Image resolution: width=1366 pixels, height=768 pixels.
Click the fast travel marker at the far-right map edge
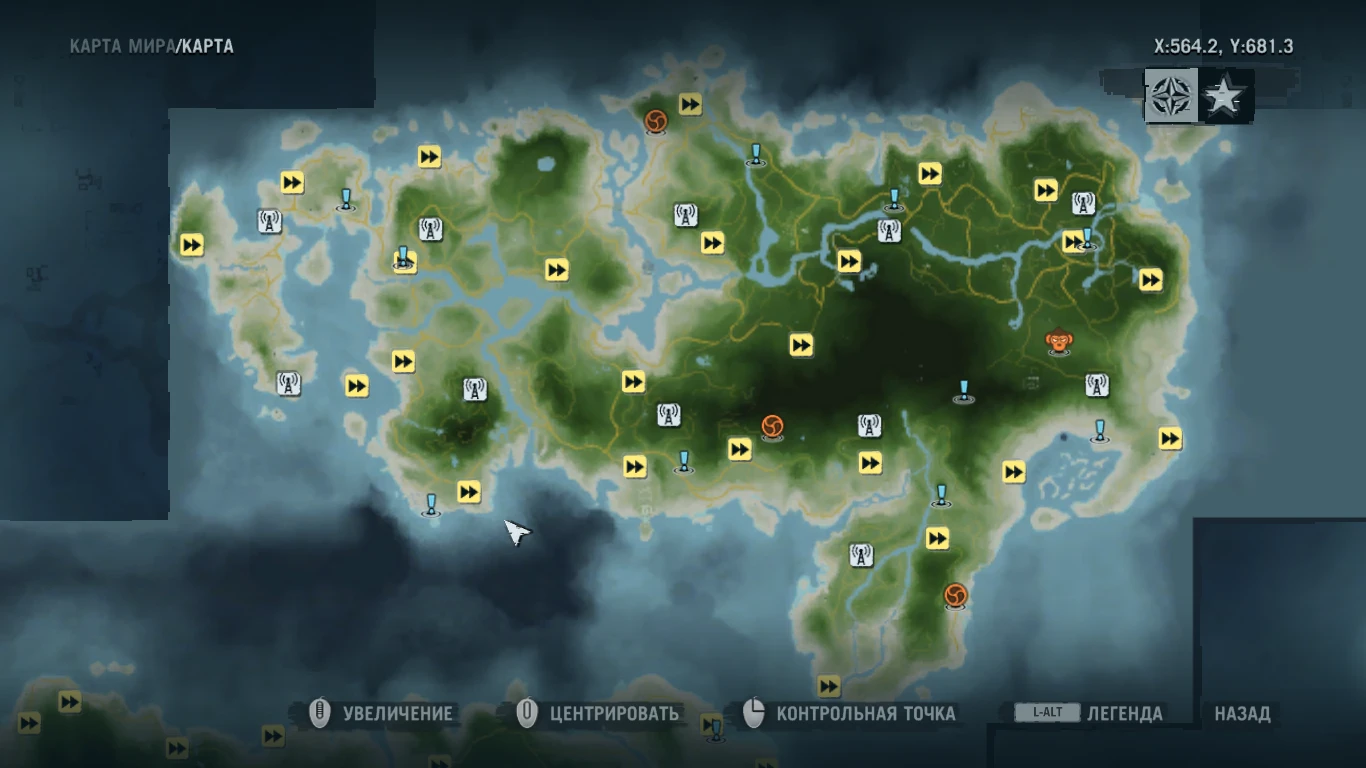point(1168,437)
